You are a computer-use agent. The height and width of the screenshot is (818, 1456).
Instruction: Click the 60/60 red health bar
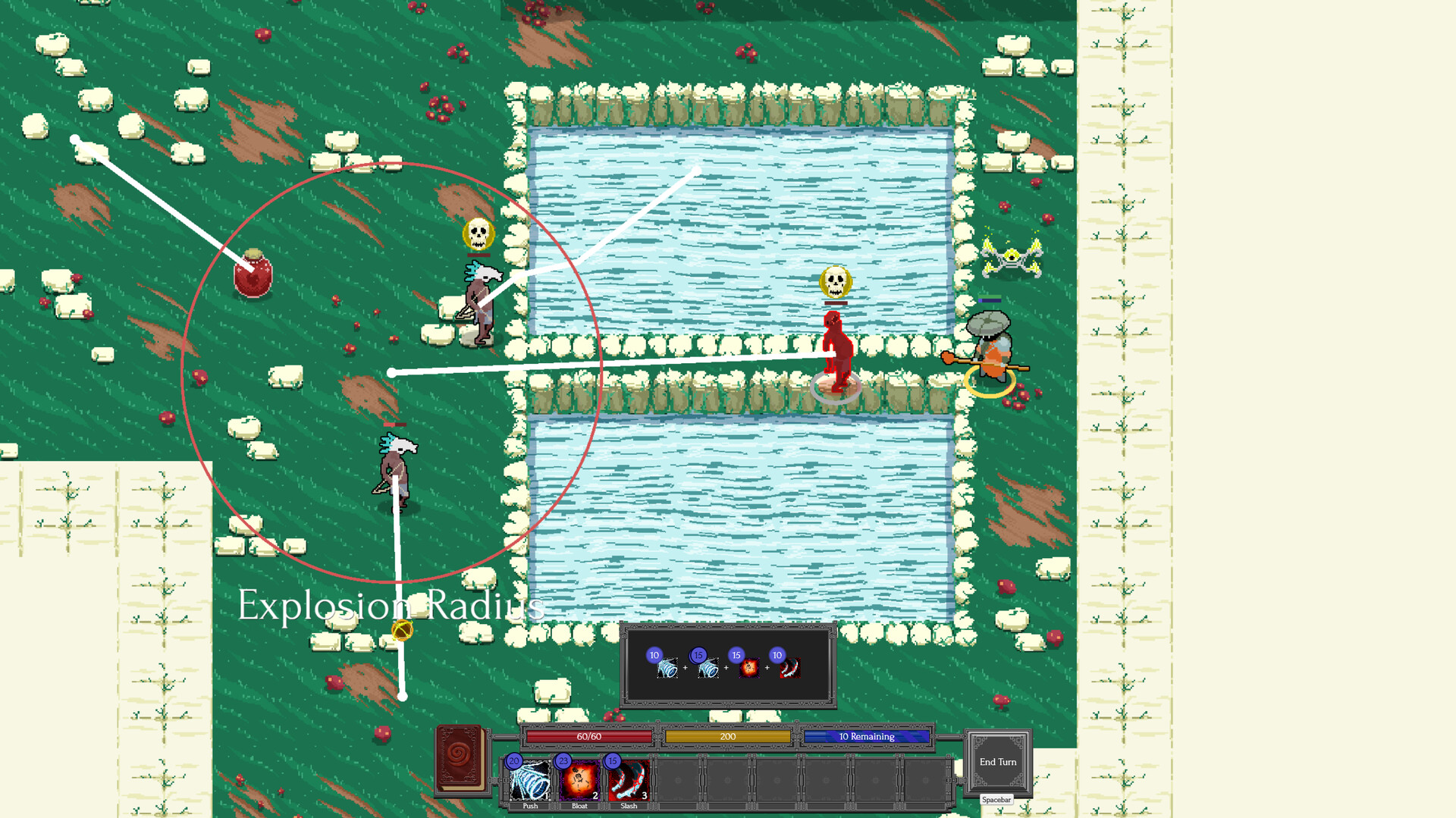588,736
